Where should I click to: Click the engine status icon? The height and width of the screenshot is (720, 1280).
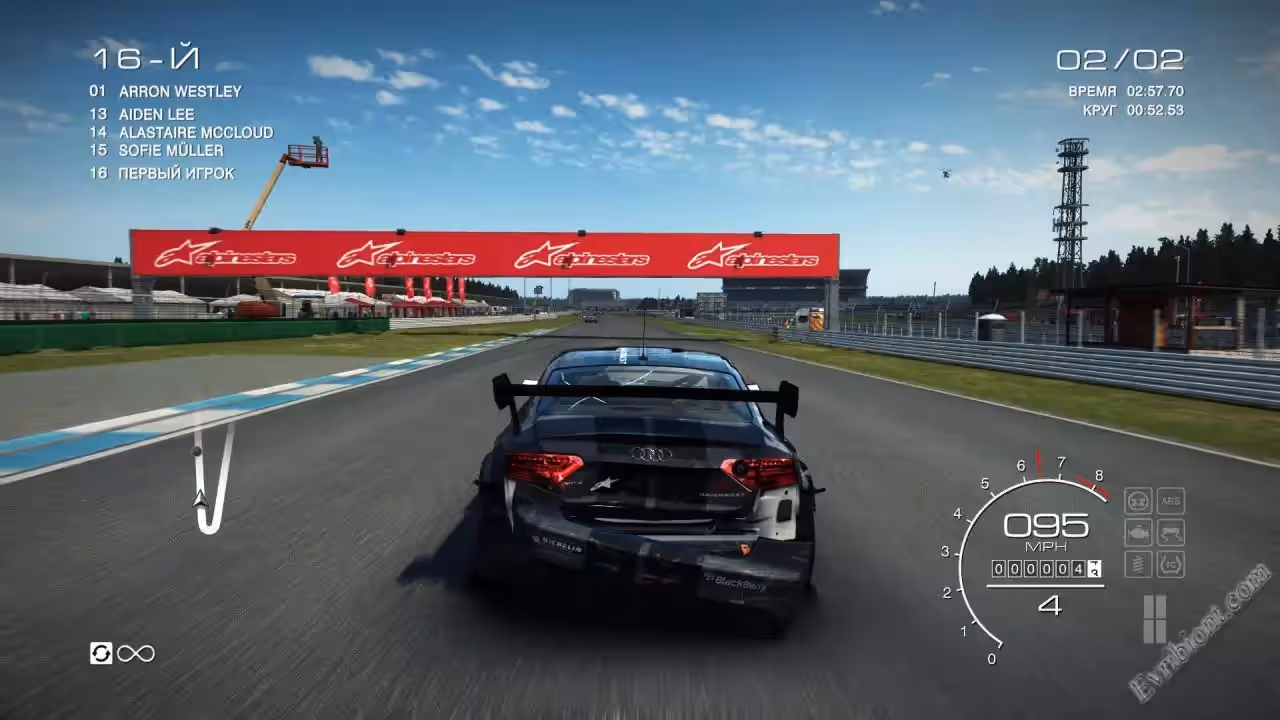click(x=1138, y=532)
